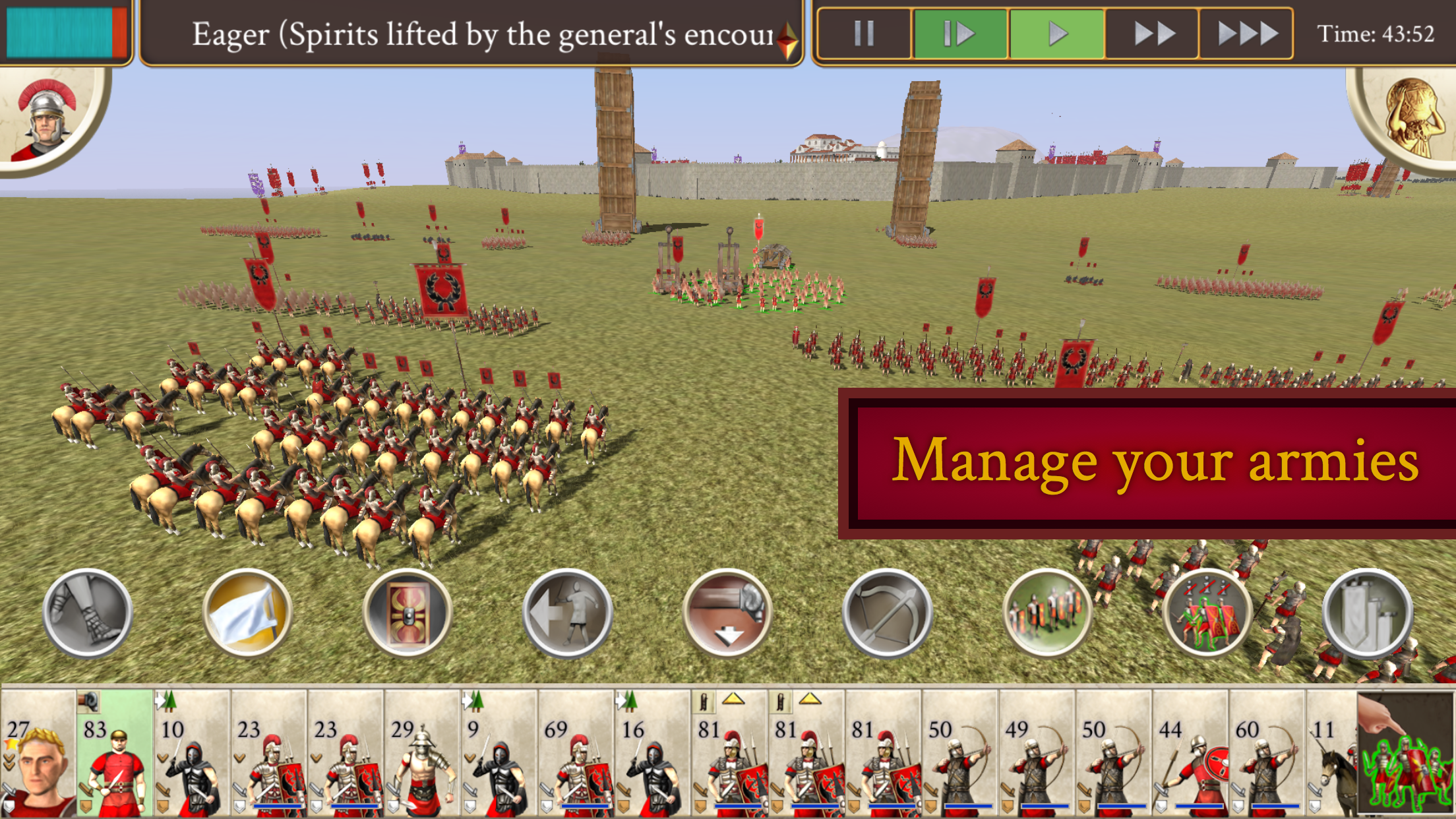Toggle run with the armored boot icon
The height and width of the screenshot is (819, 1456).
click(x=88, y=613)
